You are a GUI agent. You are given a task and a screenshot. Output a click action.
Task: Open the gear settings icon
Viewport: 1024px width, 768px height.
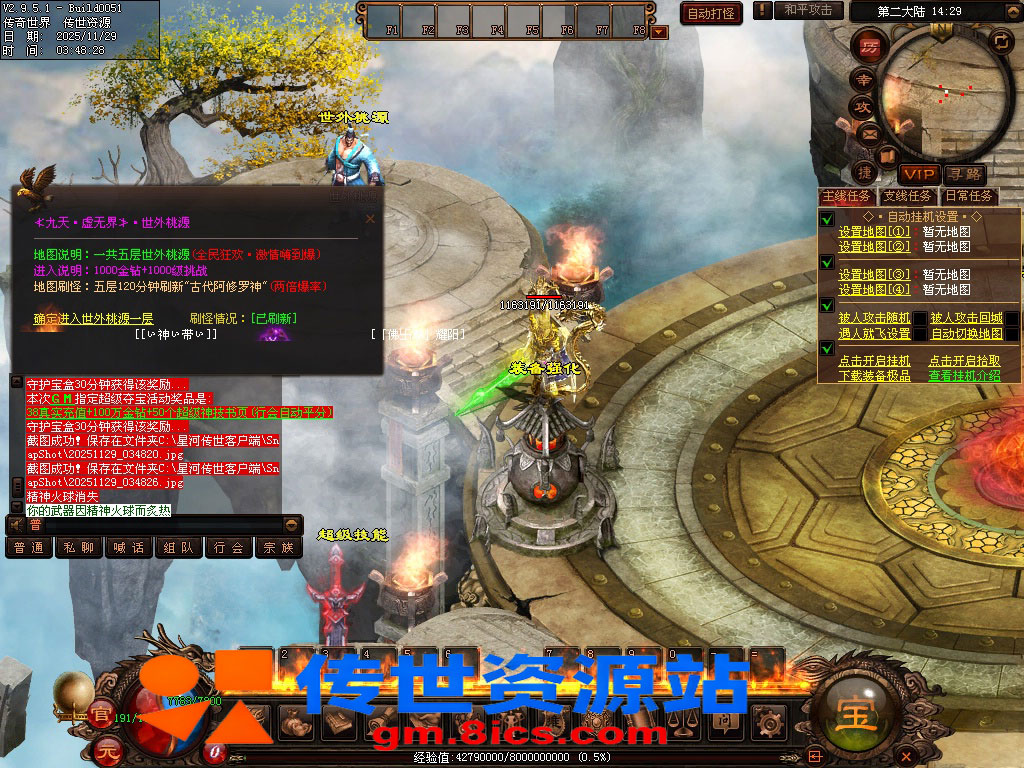coord(771,722)
